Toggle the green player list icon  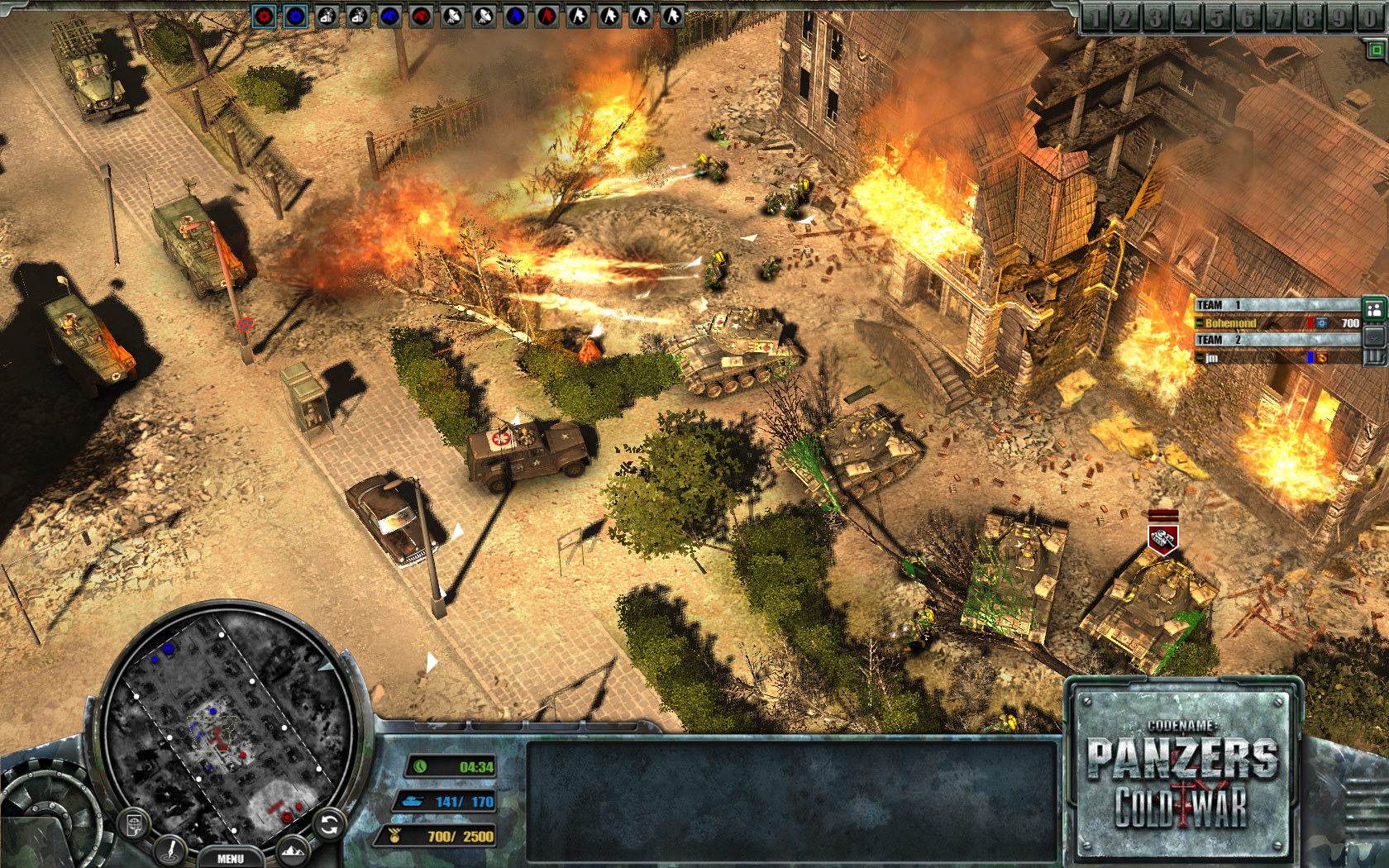coord(1373,309)
